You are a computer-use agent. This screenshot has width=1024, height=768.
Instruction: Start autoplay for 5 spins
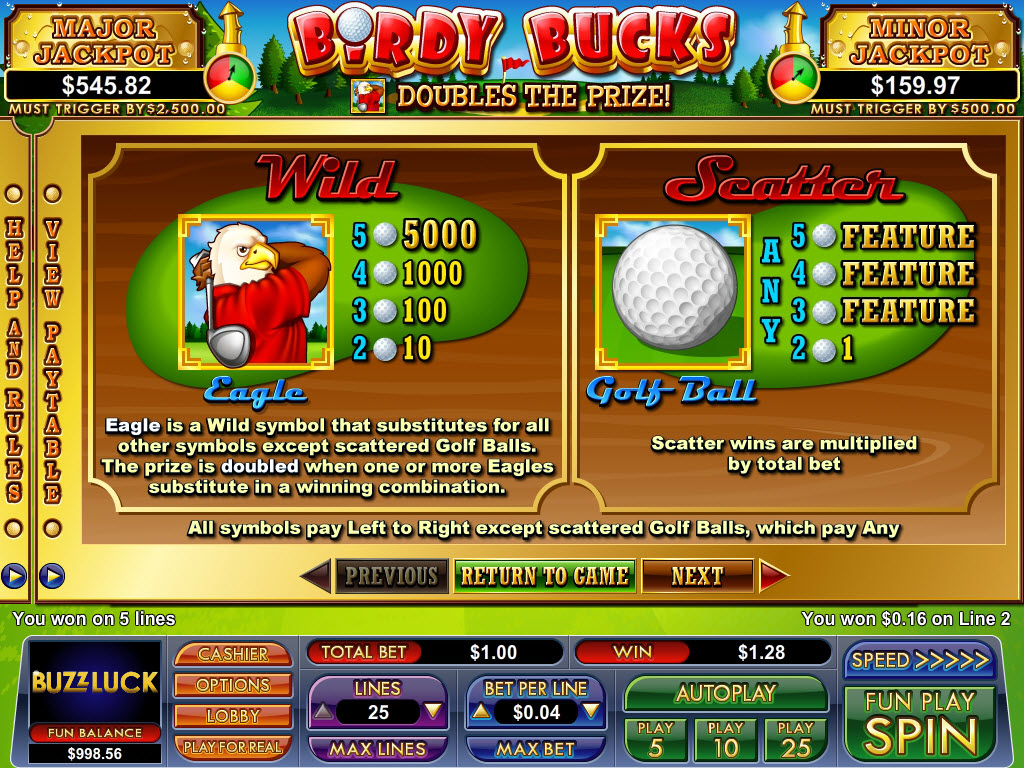pos(655,740)
